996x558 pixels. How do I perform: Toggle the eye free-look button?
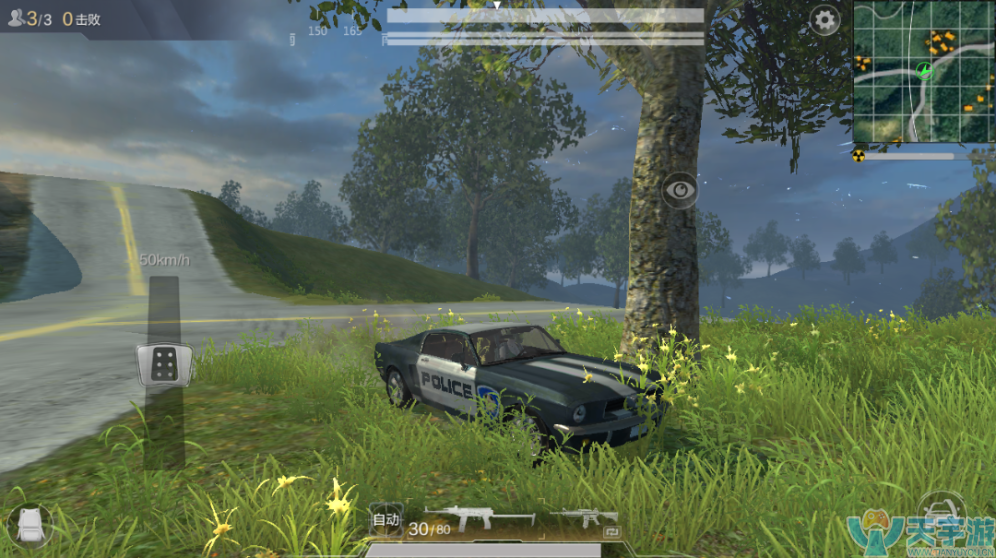680,189
